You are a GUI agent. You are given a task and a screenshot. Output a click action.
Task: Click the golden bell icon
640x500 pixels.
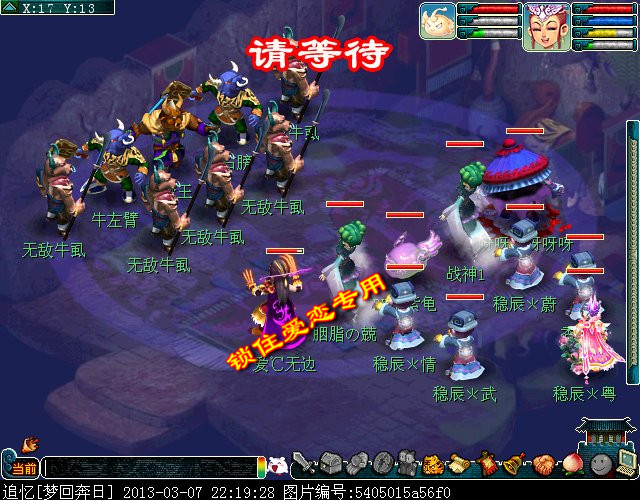(514, 464)
